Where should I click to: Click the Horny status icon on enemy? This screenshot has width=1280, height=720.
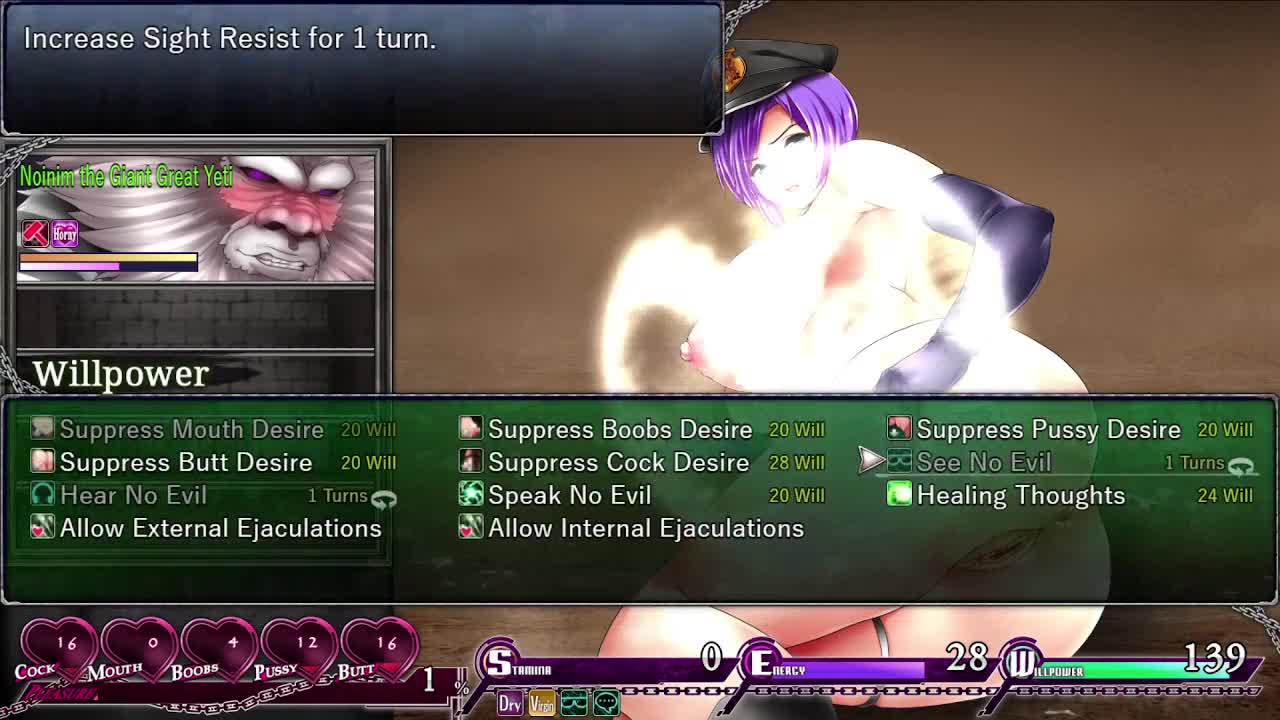click(x=65, y=234)
